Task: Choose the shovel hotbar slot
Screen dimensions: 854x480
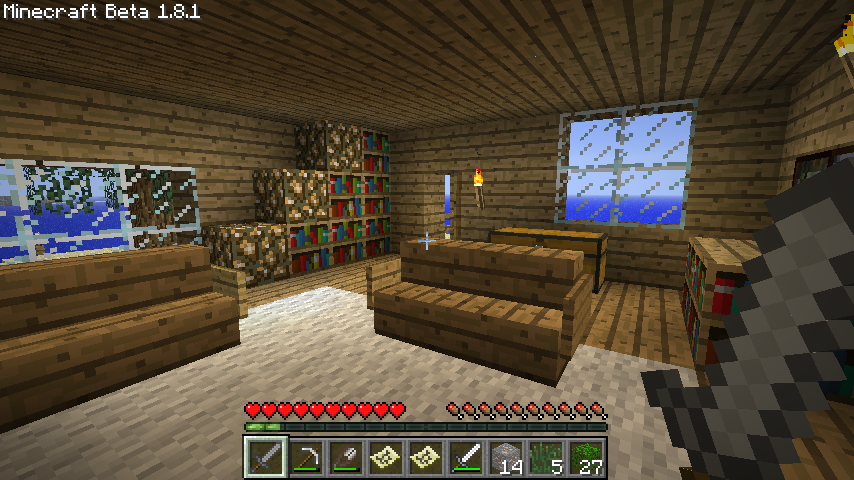Action: 345,457
